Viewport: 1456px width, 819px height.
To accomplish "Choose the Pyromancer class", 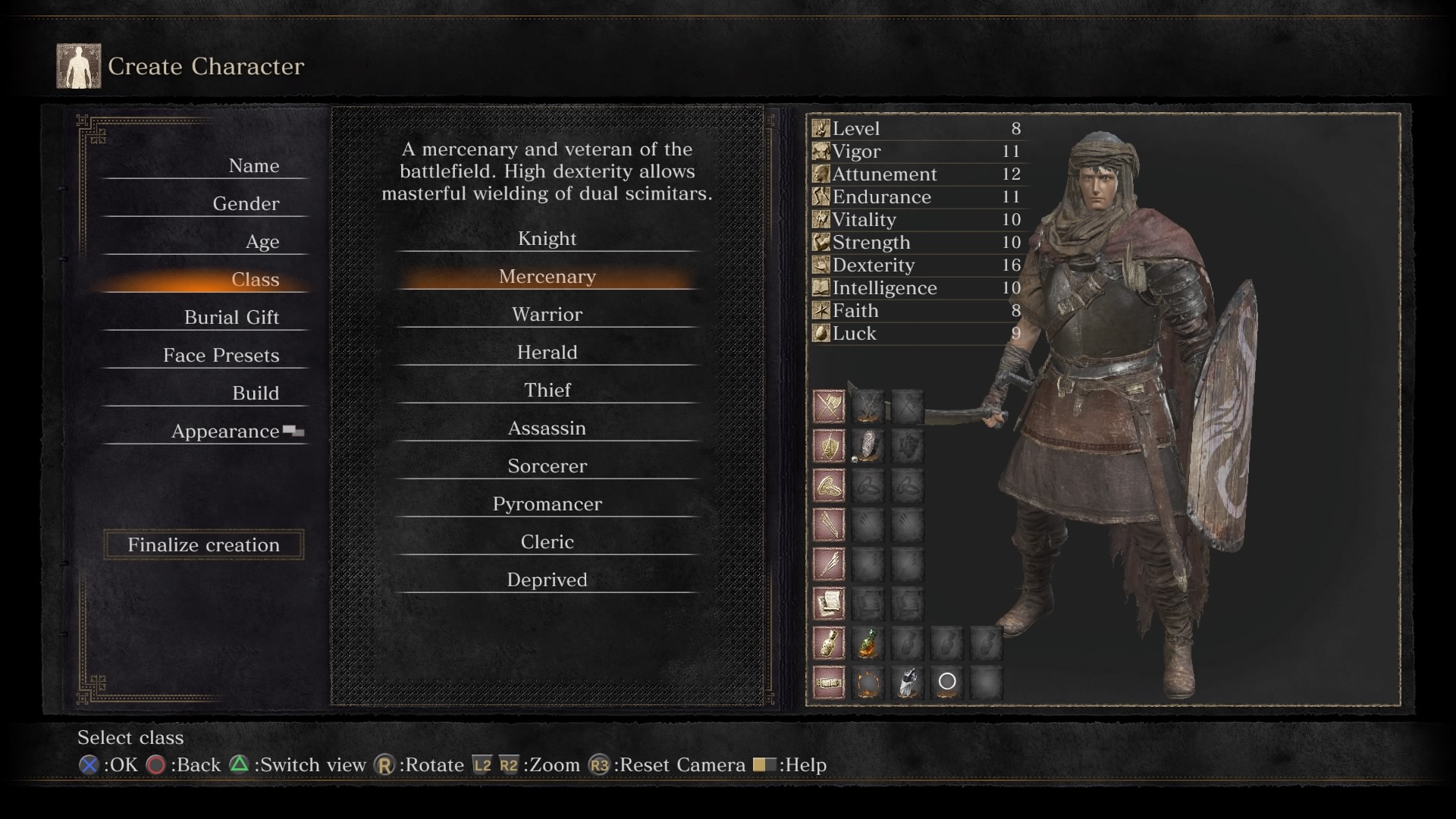I will (x=547, y=504).
